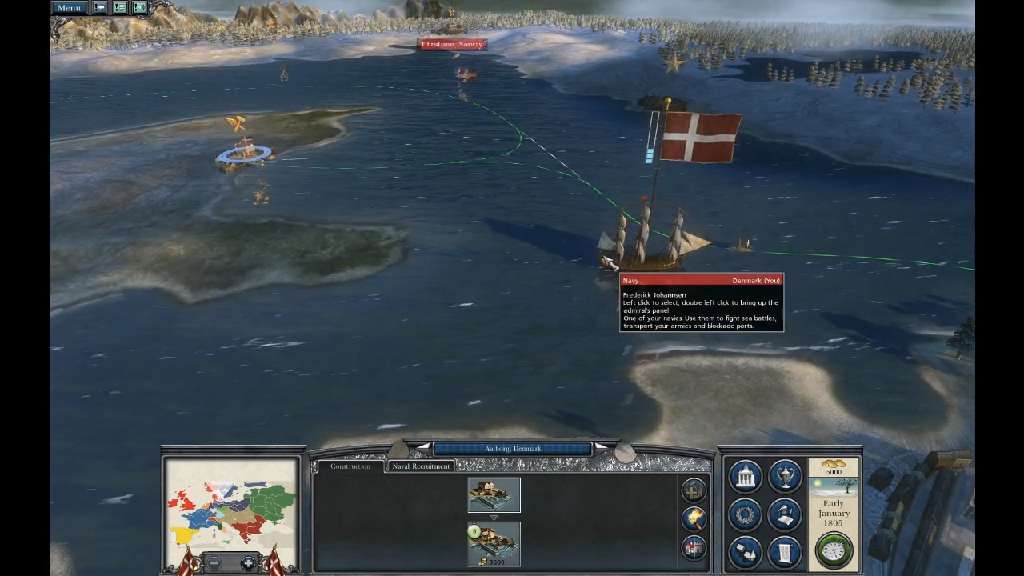Open the columned government building button
The width and height of the screenshot is (1024, 576).
click(745, 476)
